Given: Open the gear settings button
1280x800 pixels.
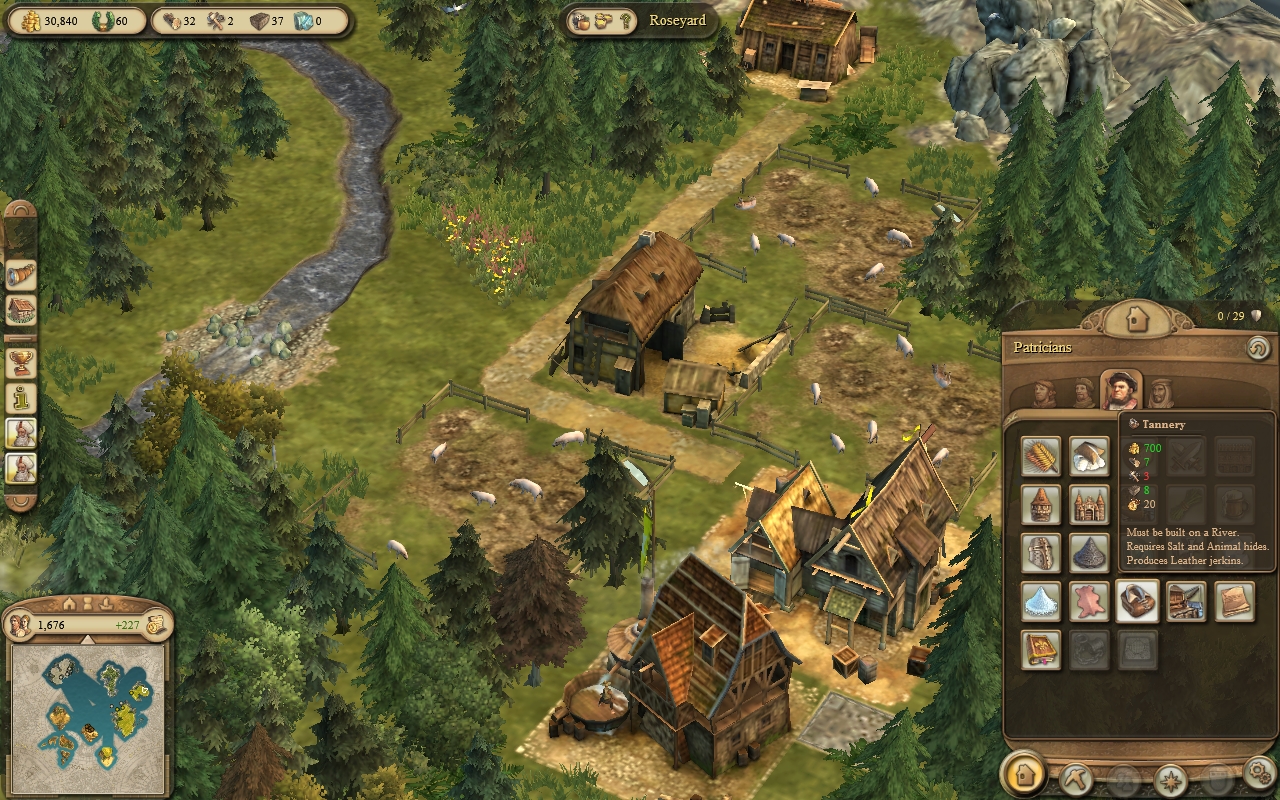Looking at the screenshot, I should tap(1259, 774).
